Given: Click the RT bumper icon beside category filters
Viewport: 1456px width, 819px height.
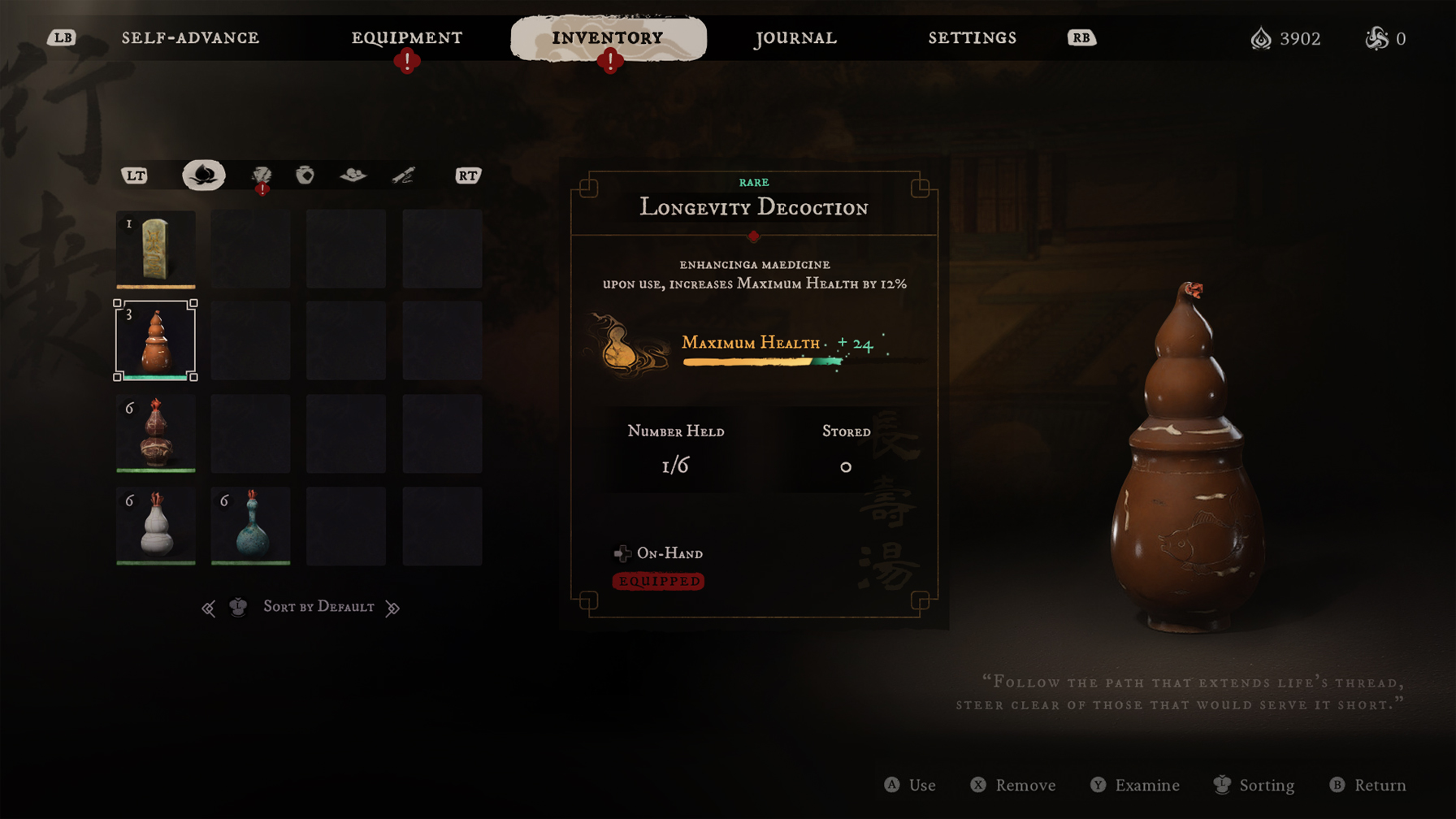Looking at the screenshot, I should [x=468, y=175].
